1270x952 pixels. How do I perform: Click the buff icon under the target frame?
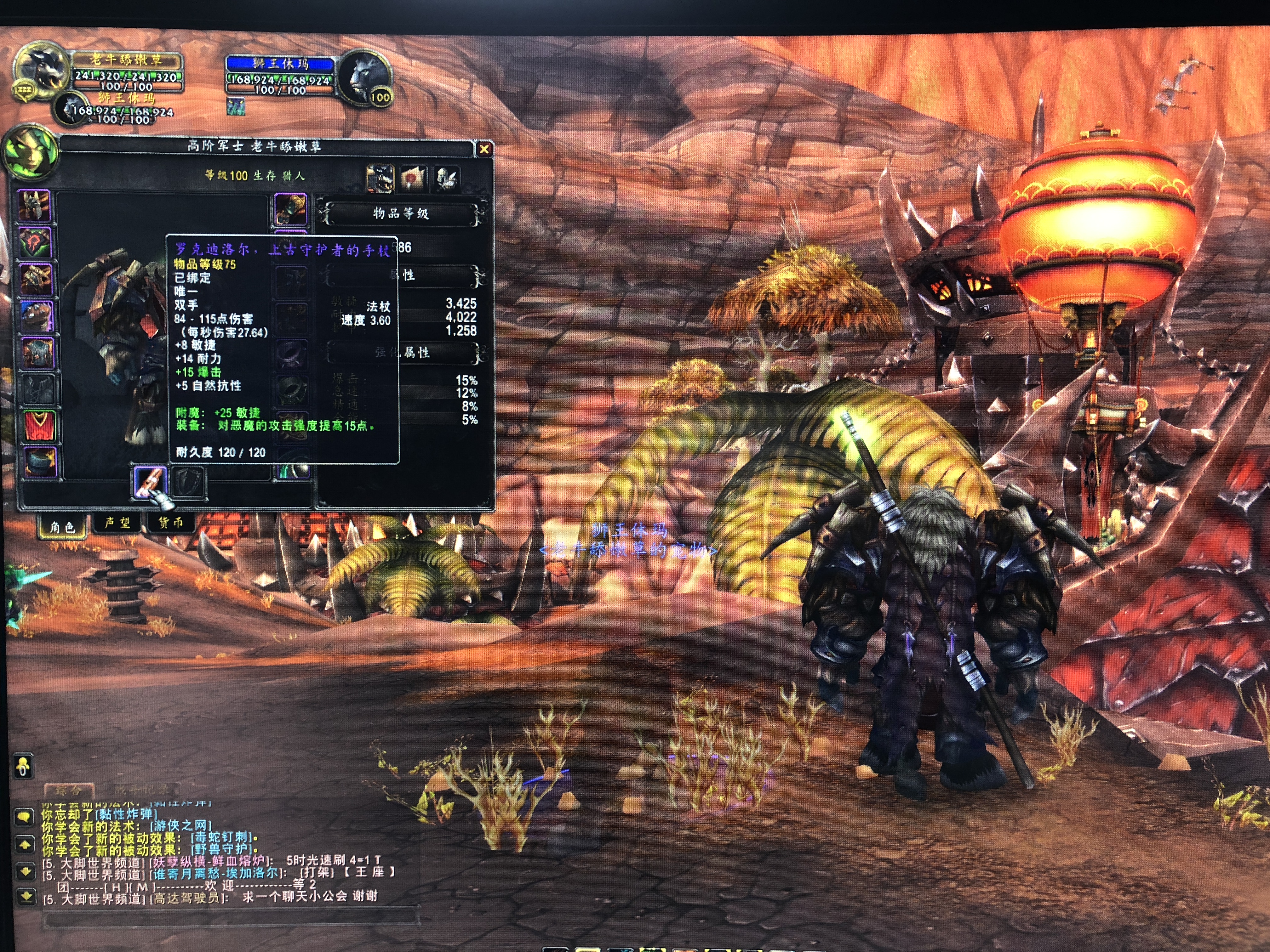point(236,106)
